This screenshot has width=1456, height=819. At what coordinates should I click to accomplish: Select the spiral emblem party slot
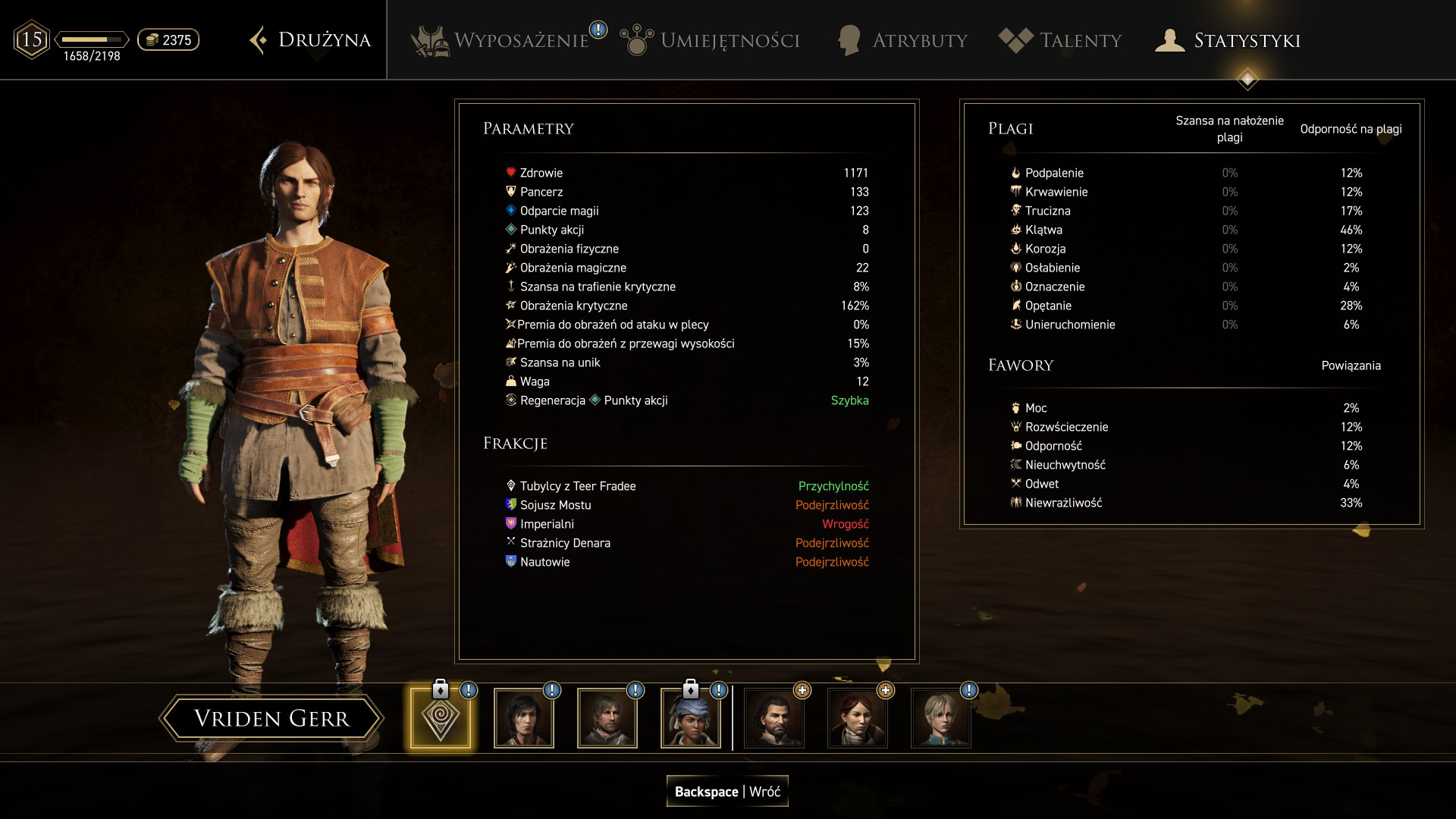(x=441, y=718)
